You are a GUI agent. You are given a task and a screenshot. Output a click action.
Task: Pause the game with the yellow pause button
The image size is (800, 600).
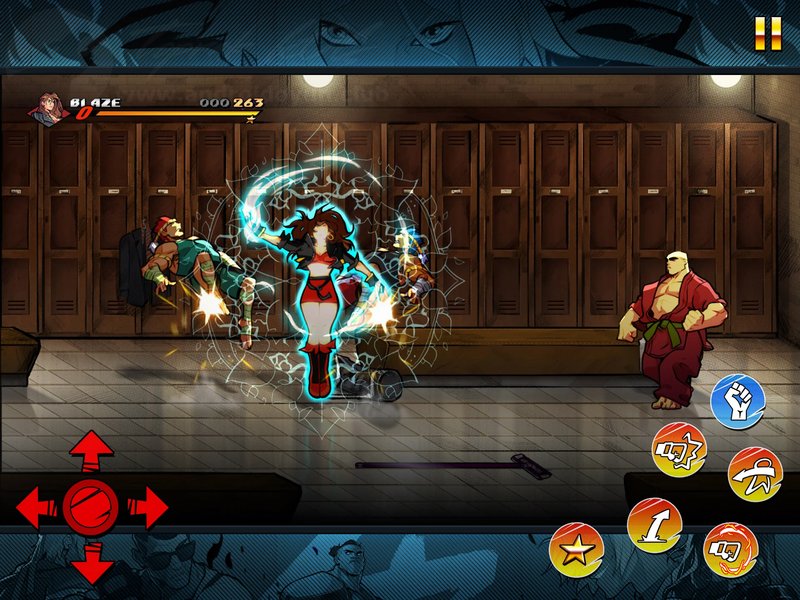(768, 34)
